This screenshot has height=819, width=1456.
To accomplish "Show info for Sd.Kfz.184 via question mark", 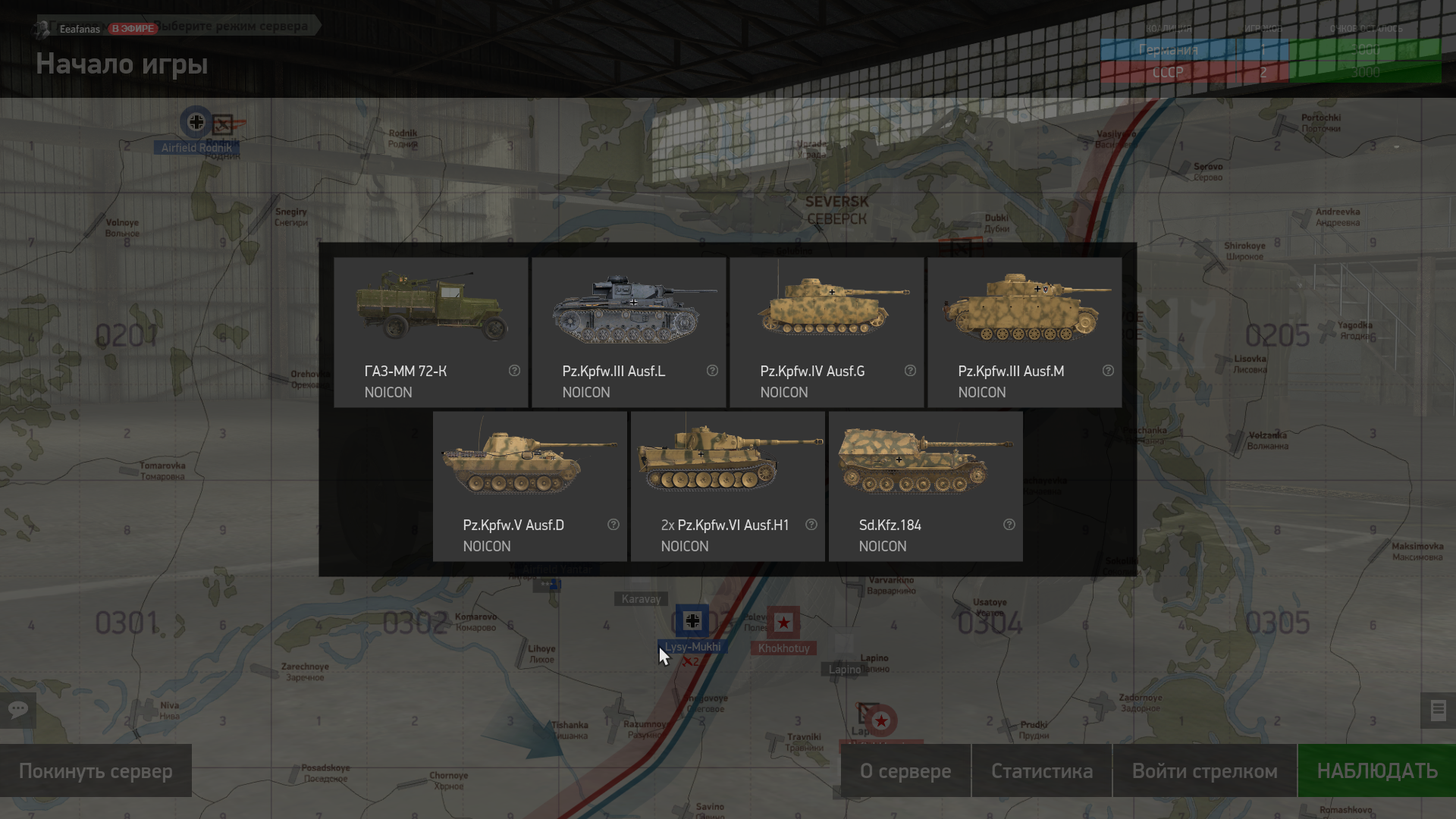I will coord(1009,525).
